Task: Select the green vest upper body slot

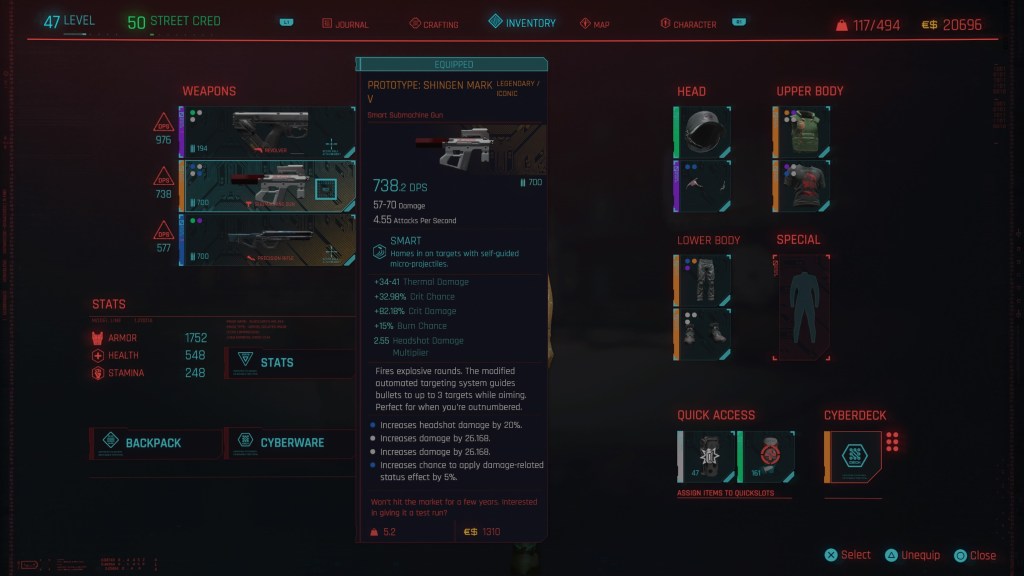Action: 802,131
